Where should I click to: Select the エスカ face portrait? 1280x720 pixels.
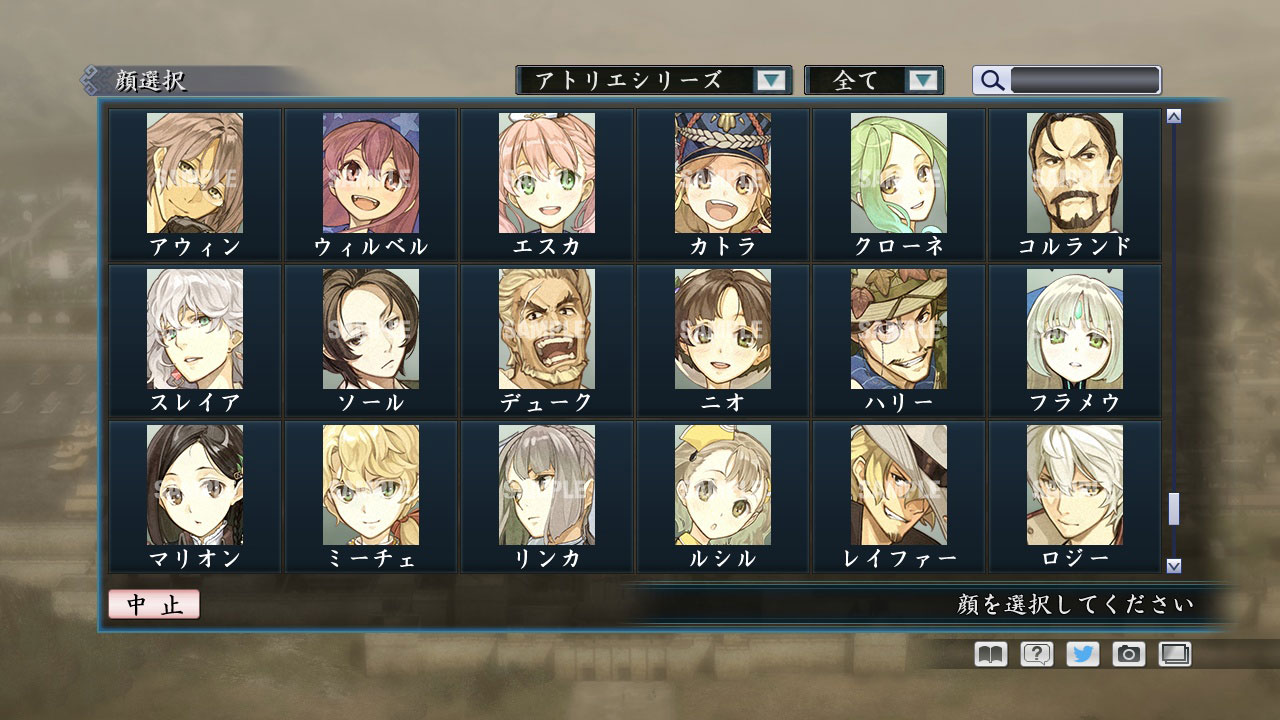coord(545,175)
